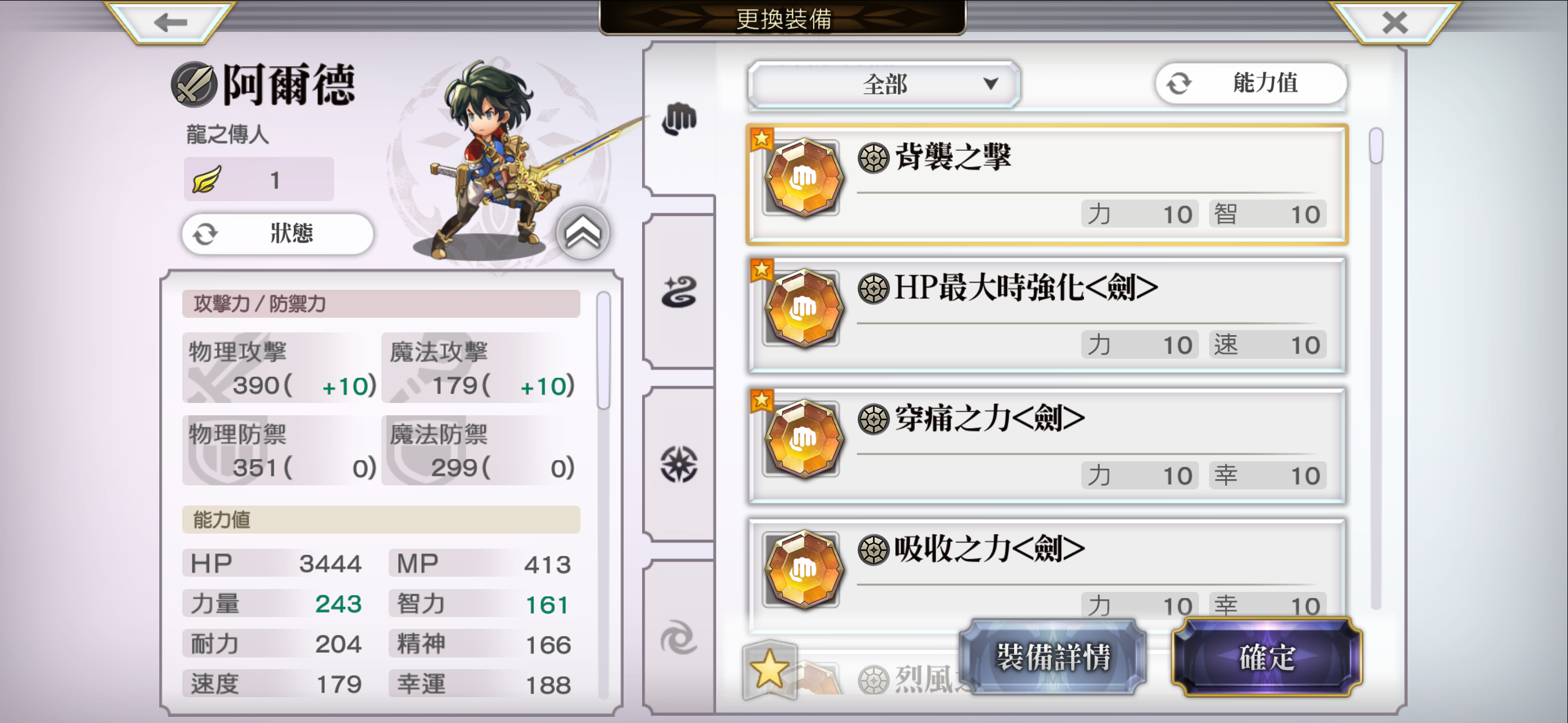
Task: Click the feather icon next to the 1
Action: 207,178
